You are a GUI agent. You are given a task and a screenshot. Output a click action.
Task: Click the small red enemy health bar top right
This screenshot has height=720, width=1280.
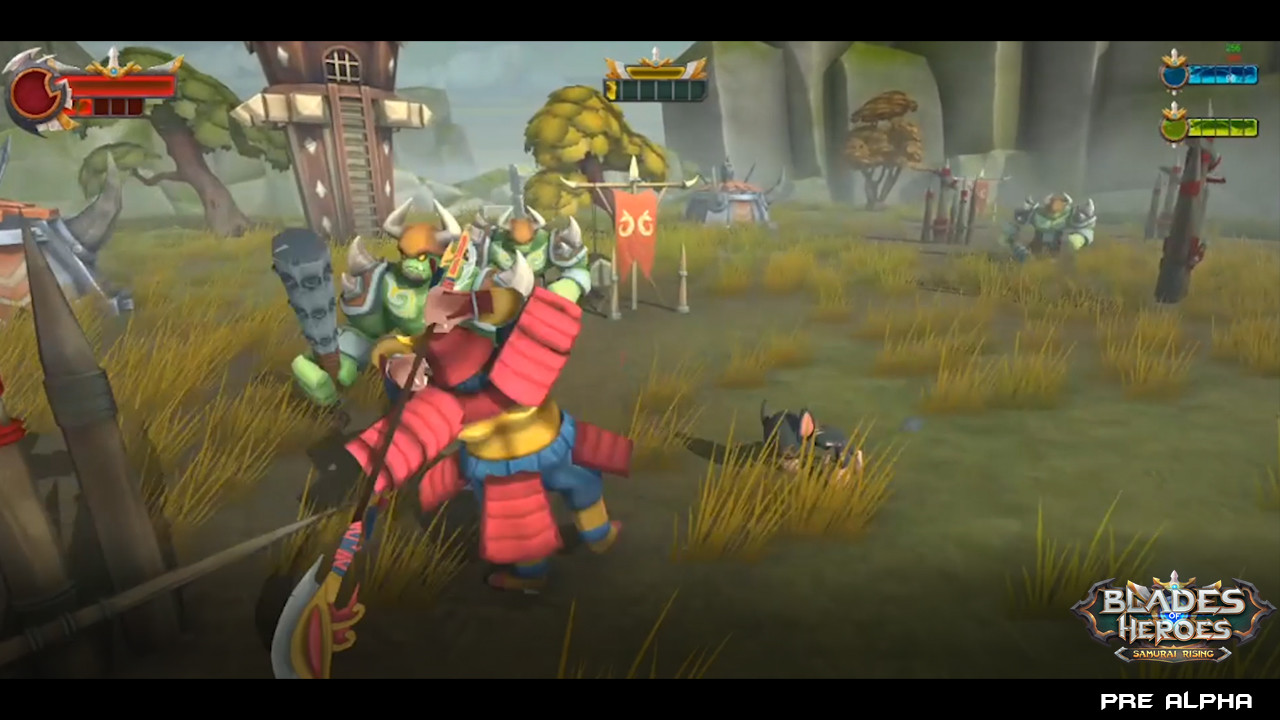click(x=1233, y=57)
